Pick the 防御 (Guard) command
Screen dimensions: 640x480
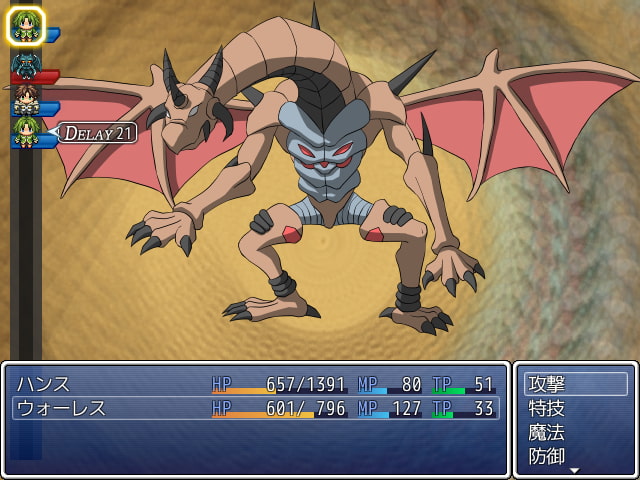coord(575,456)
